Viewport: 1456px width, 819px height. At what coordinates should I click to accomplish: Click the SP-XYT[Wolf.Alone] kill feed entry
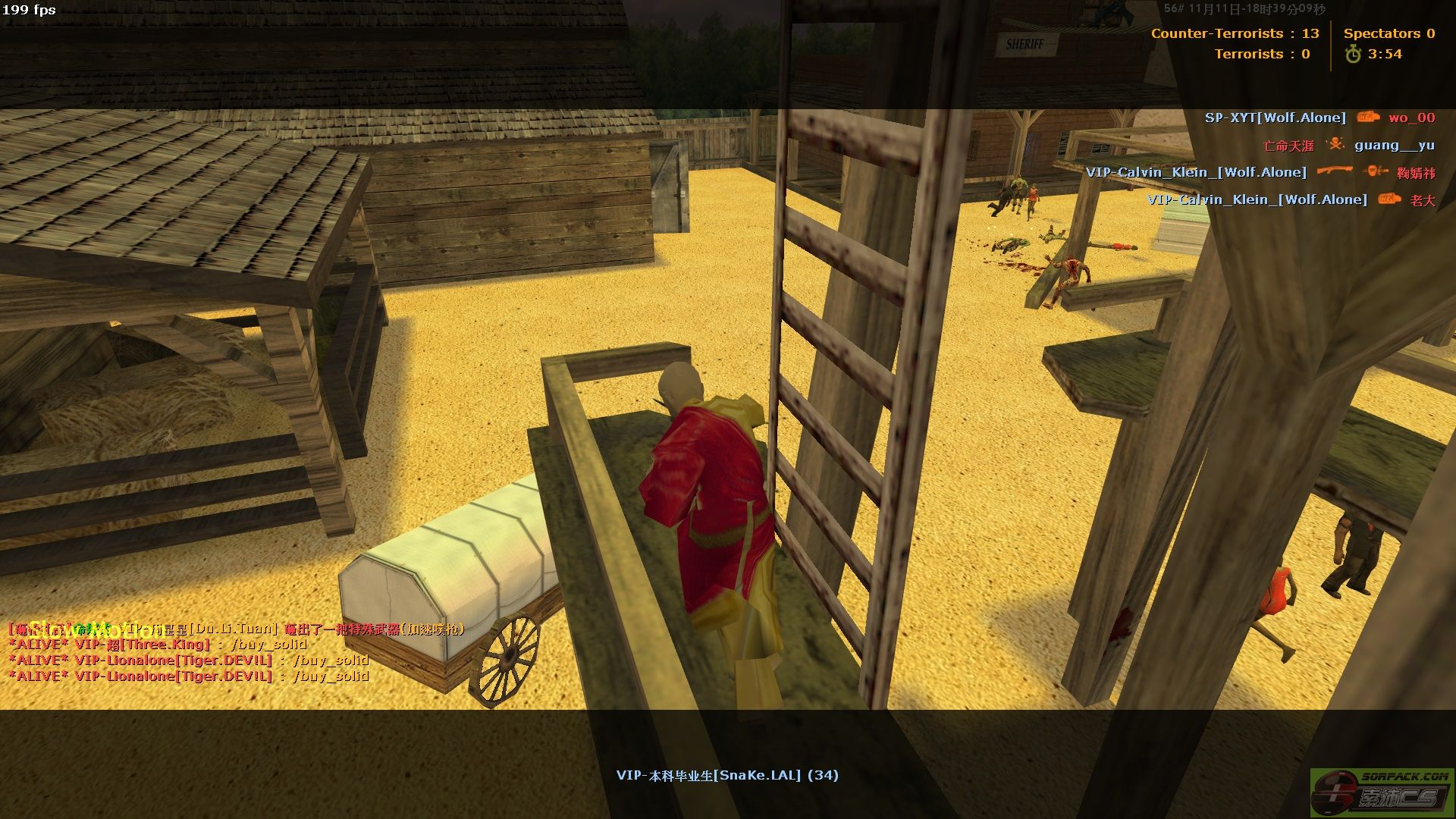(x=1319, y=118)
